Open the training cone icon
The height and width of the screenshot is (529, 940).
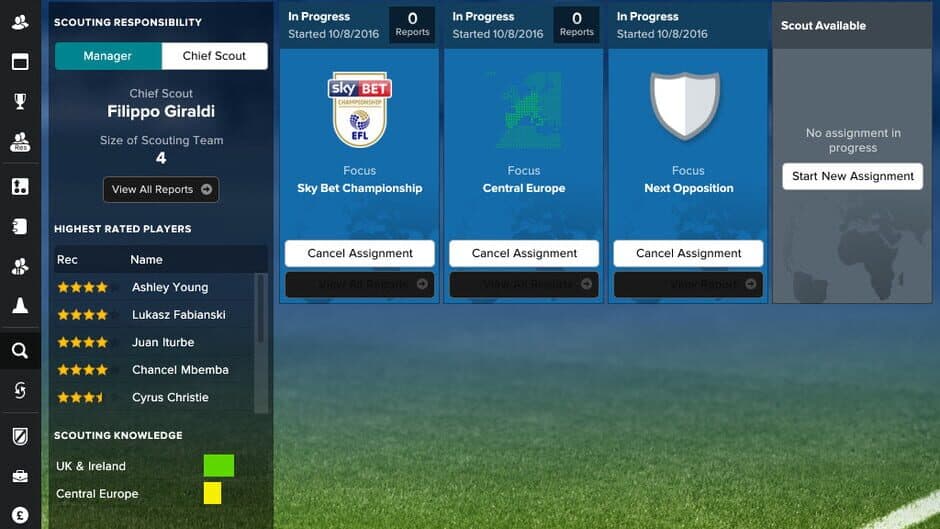point(20,306)
